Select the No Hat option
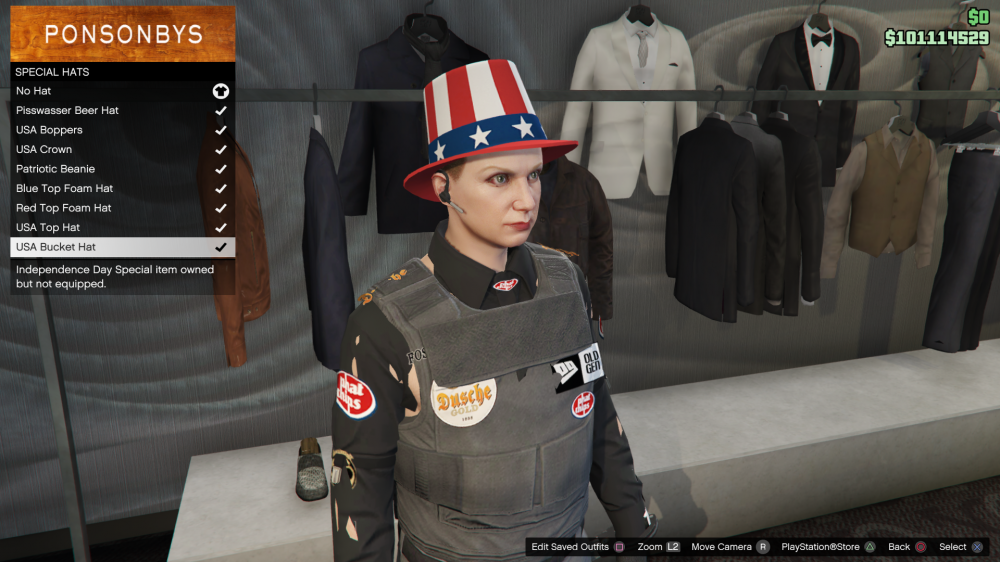Screen dimensions: 1000x562 tap(122, 91)
